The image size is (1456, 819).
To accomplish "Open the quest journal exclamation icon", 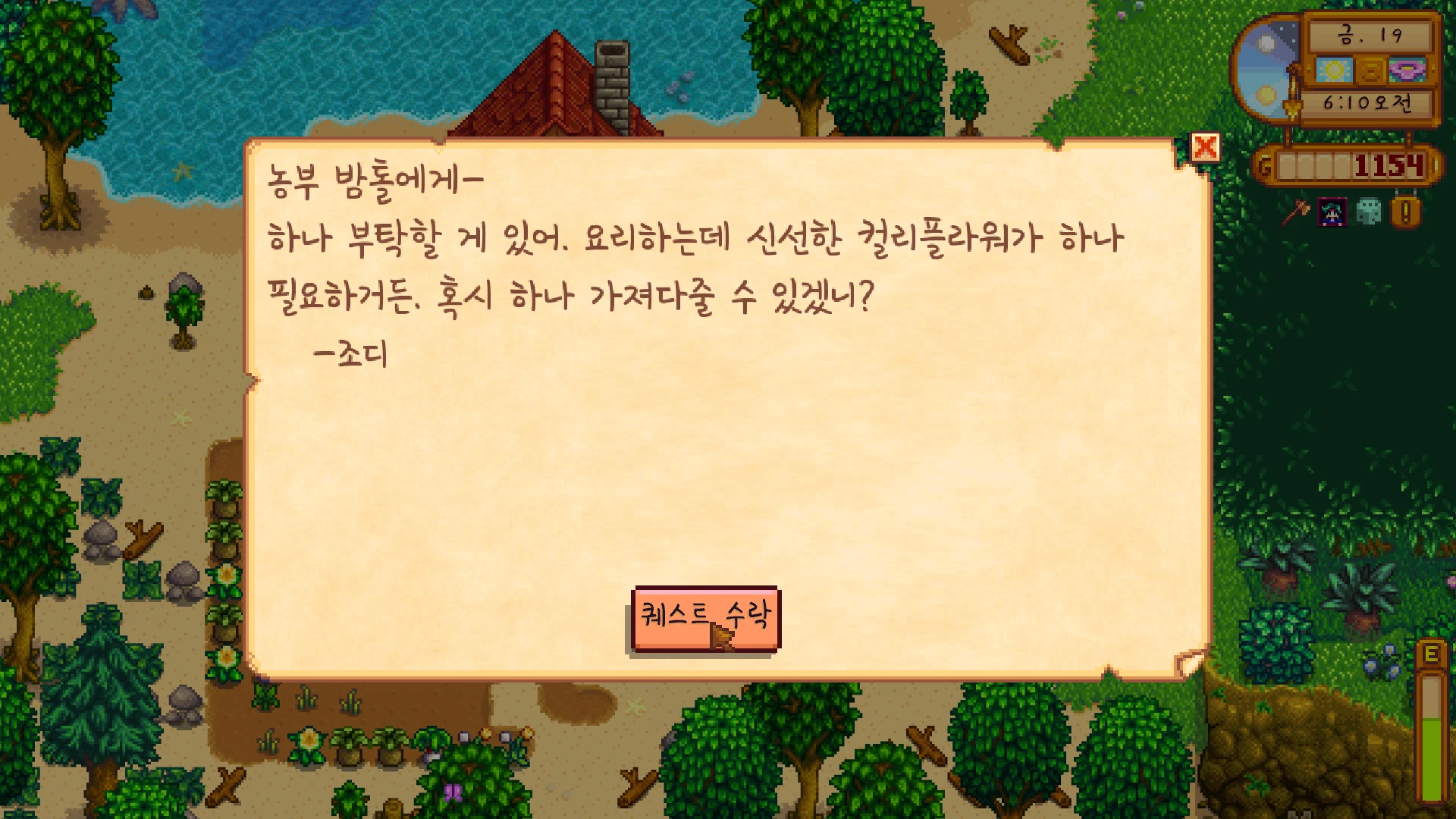I will coord(1405,212).
